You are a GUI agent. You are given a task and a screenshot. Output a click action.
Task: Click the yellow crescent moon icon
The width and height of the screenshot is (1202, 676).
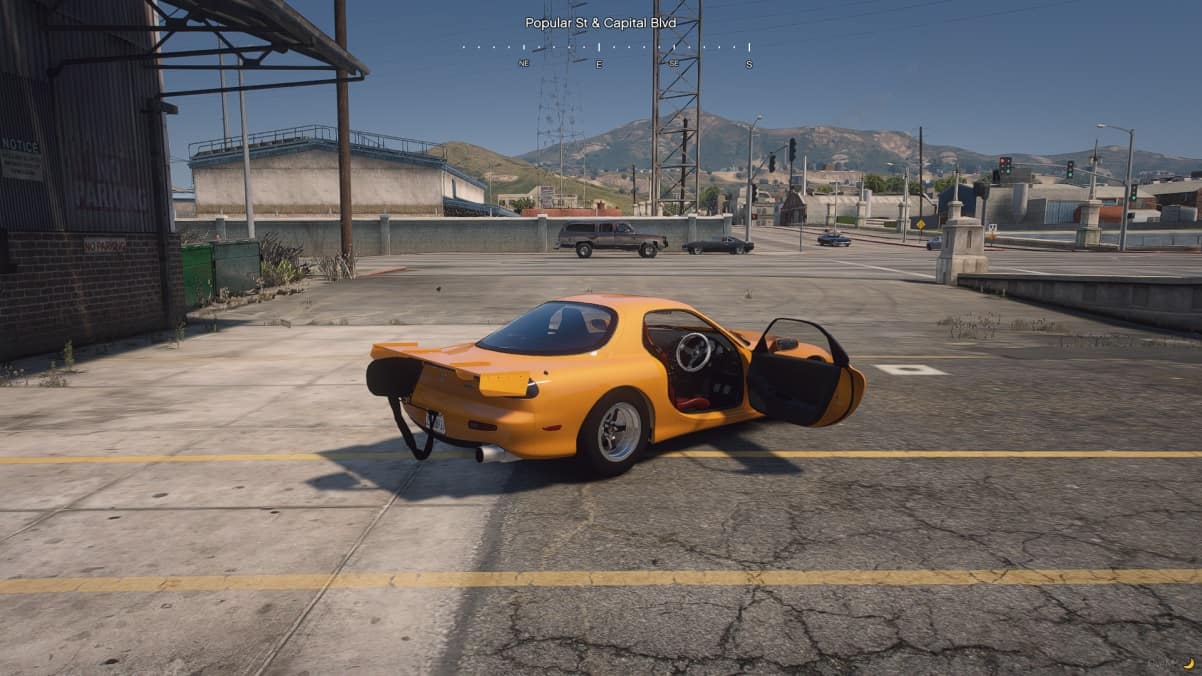click(x=1188, y=663)
